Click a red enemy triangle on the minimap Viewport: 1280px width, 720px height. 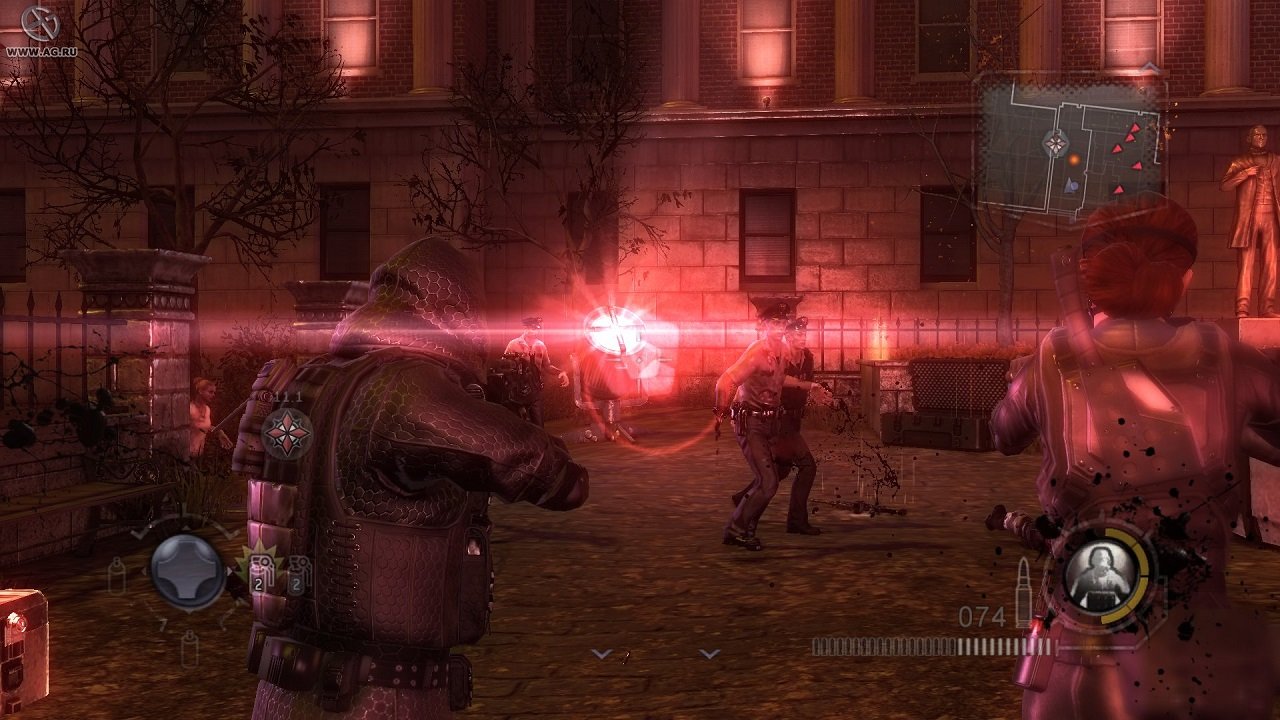1135,128
